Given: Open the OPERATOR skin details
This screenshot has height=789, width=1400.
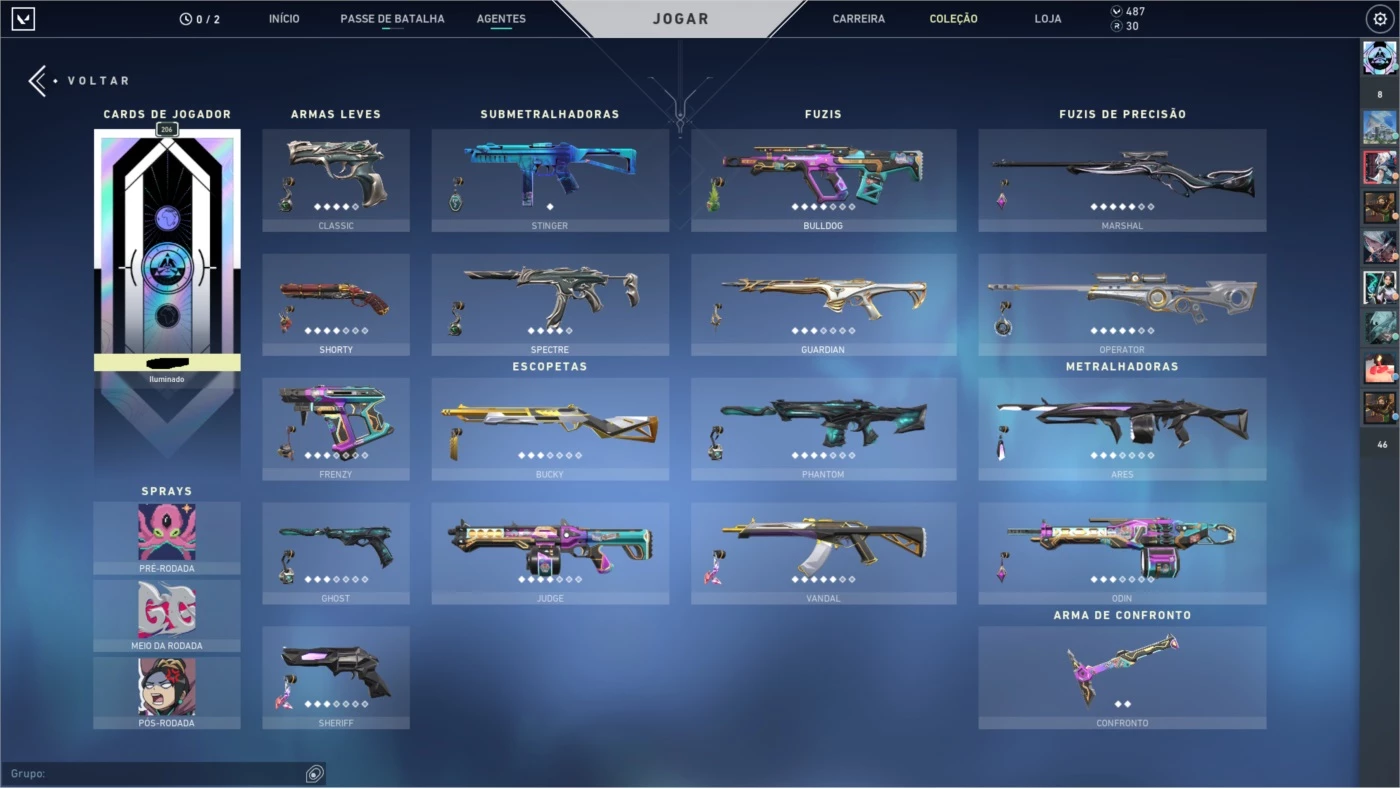Looking at the screenshot, I should pos(1122,304).
